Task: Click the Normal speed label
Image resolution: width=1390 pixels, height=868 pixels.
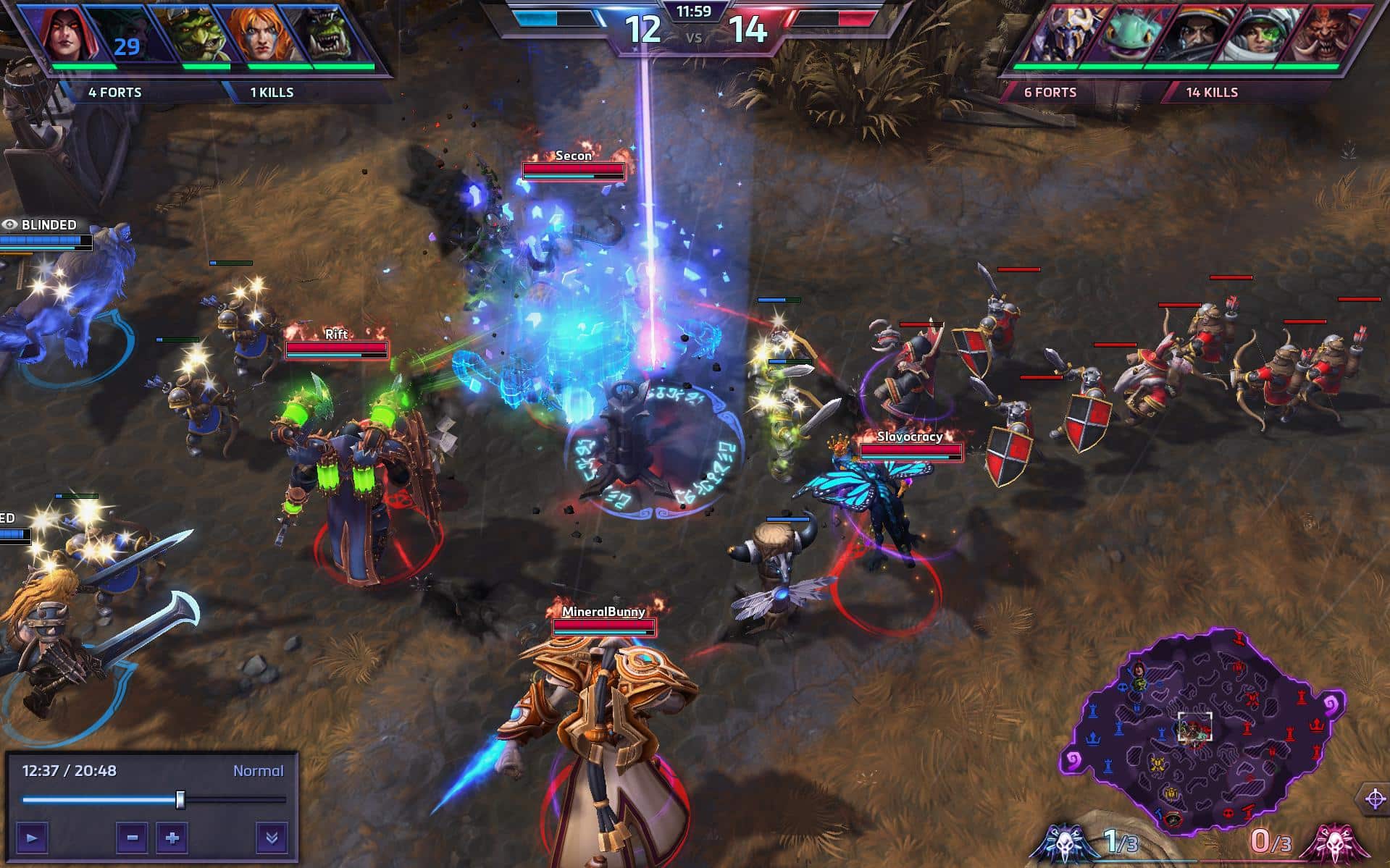Action: point(257,771)
